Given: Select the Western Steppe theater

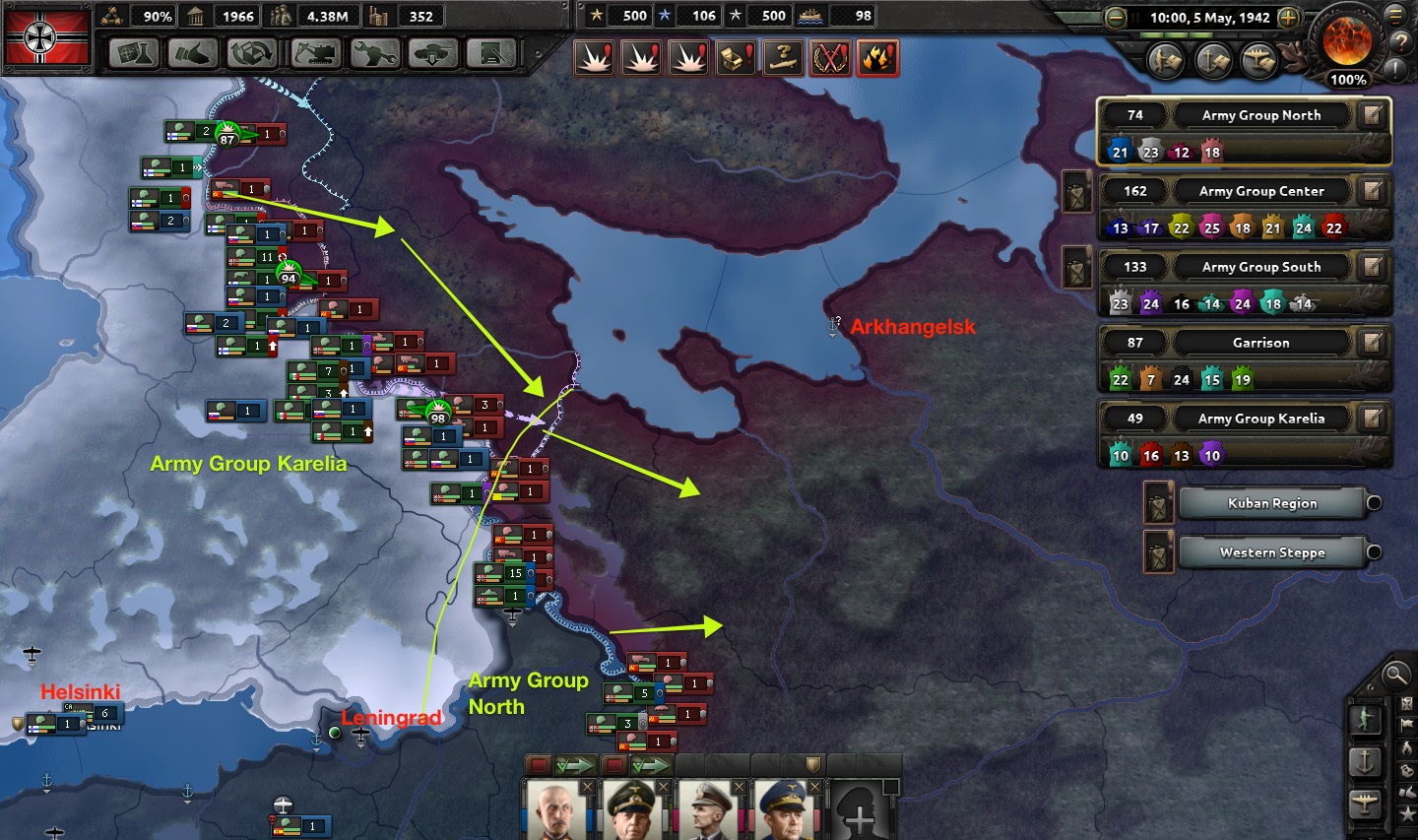Looking at the screenshot, I should pyautogui.click(x=1271, y=552).
